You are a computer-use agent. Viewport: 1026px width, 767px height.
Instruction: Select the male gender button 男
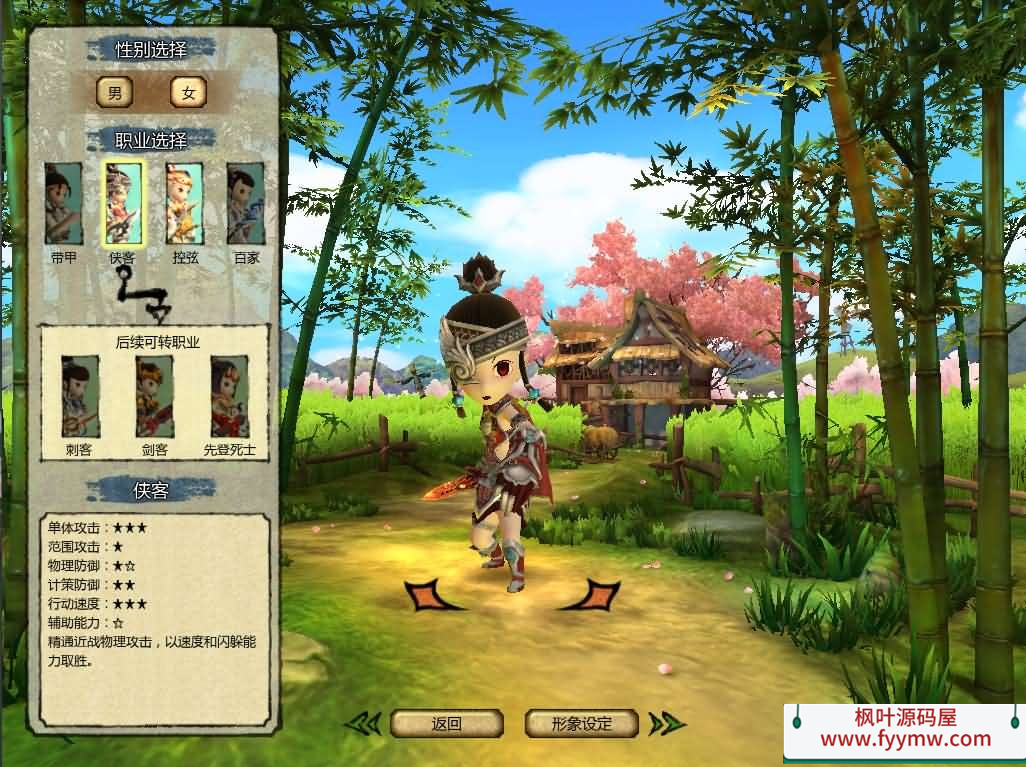[114, 93]
